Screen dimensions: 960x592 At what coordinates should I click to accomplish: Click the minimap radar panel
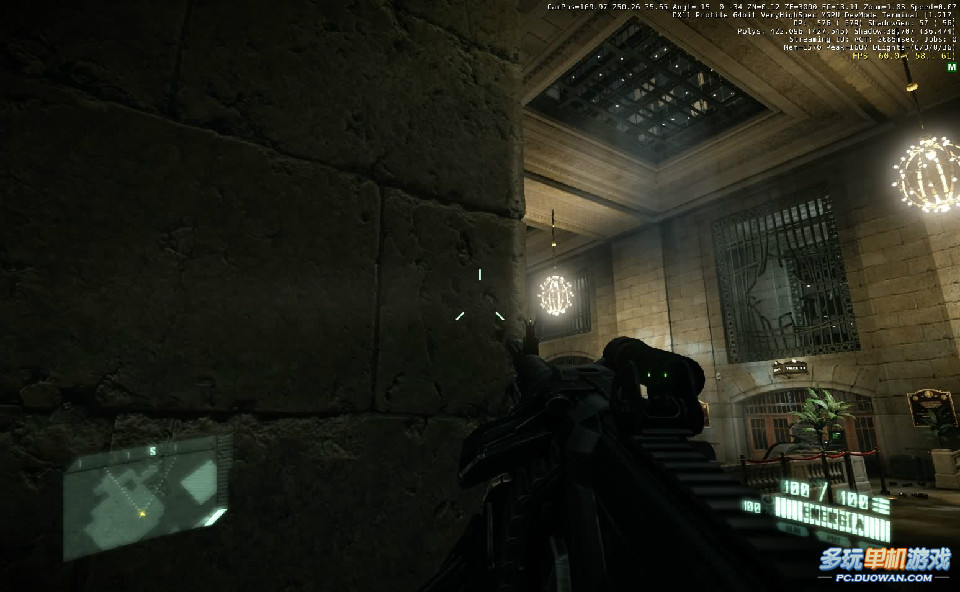(146, 496)
